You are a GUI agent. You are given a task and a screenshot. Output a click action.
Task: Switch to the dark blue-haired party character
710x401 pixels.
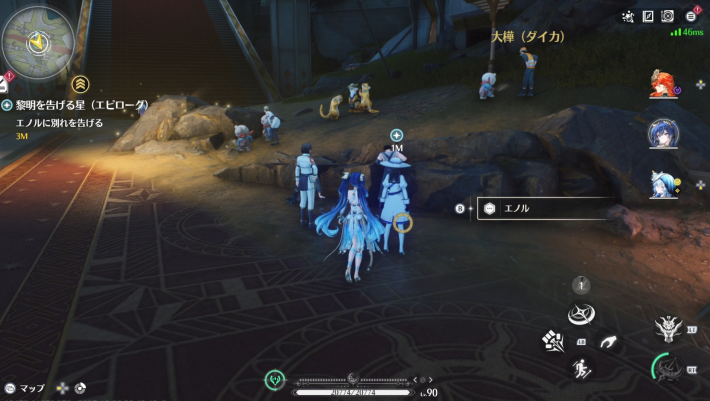pos(664,133)
